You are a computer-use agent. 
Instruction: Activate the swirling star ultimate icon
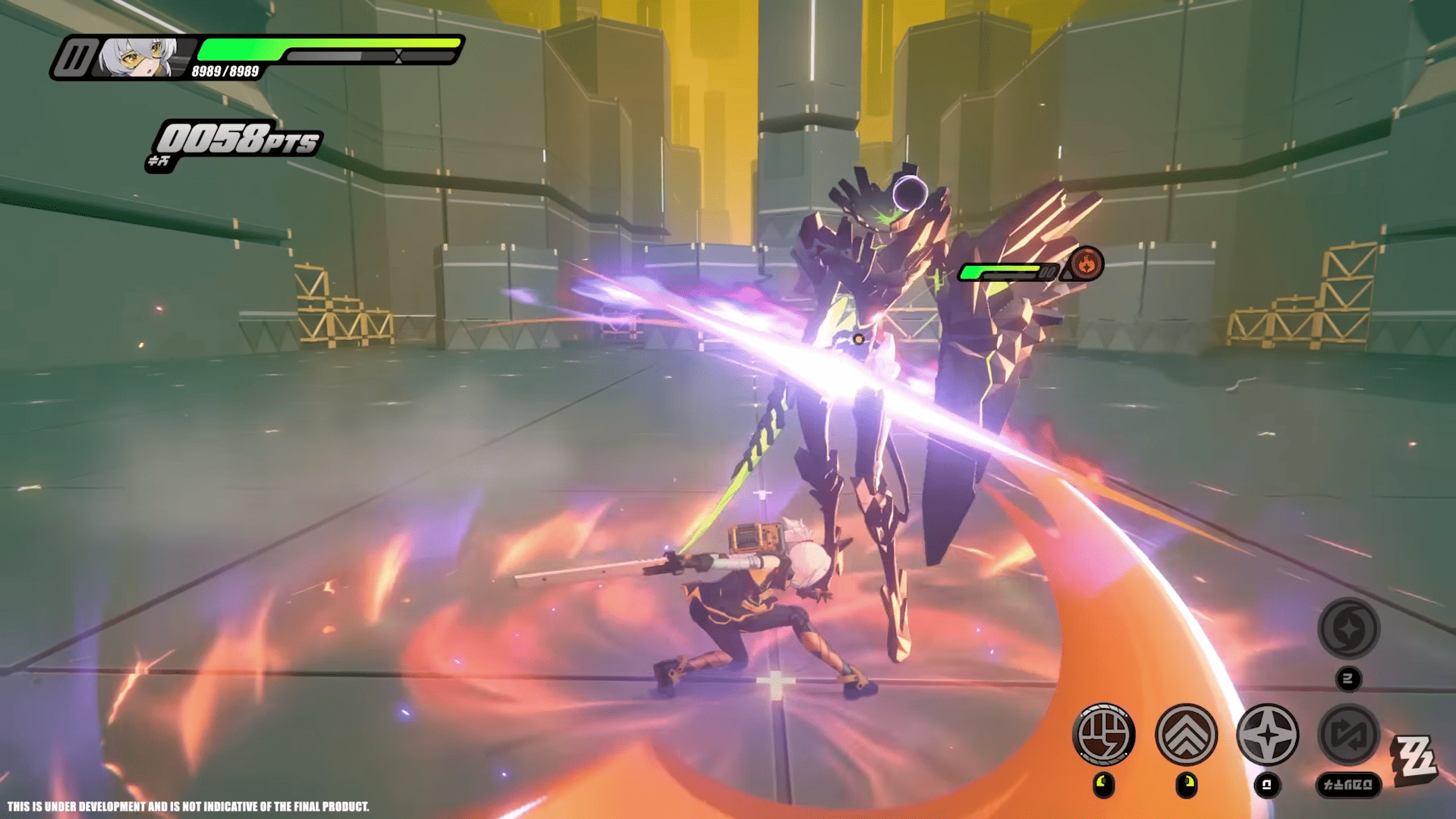click(1348, 628)
